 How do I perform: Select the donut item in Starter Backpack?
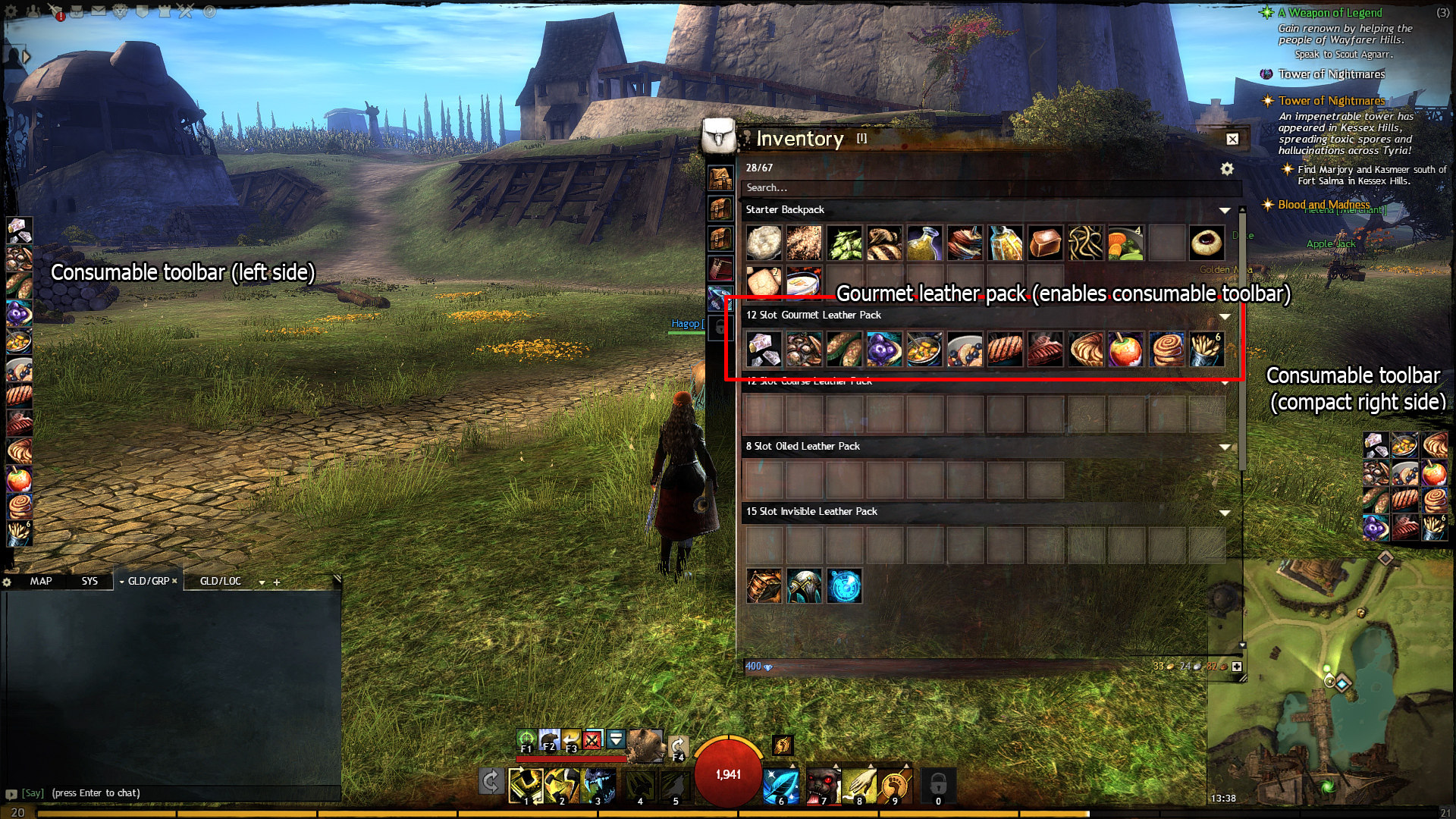click(x=1206, y=243)
